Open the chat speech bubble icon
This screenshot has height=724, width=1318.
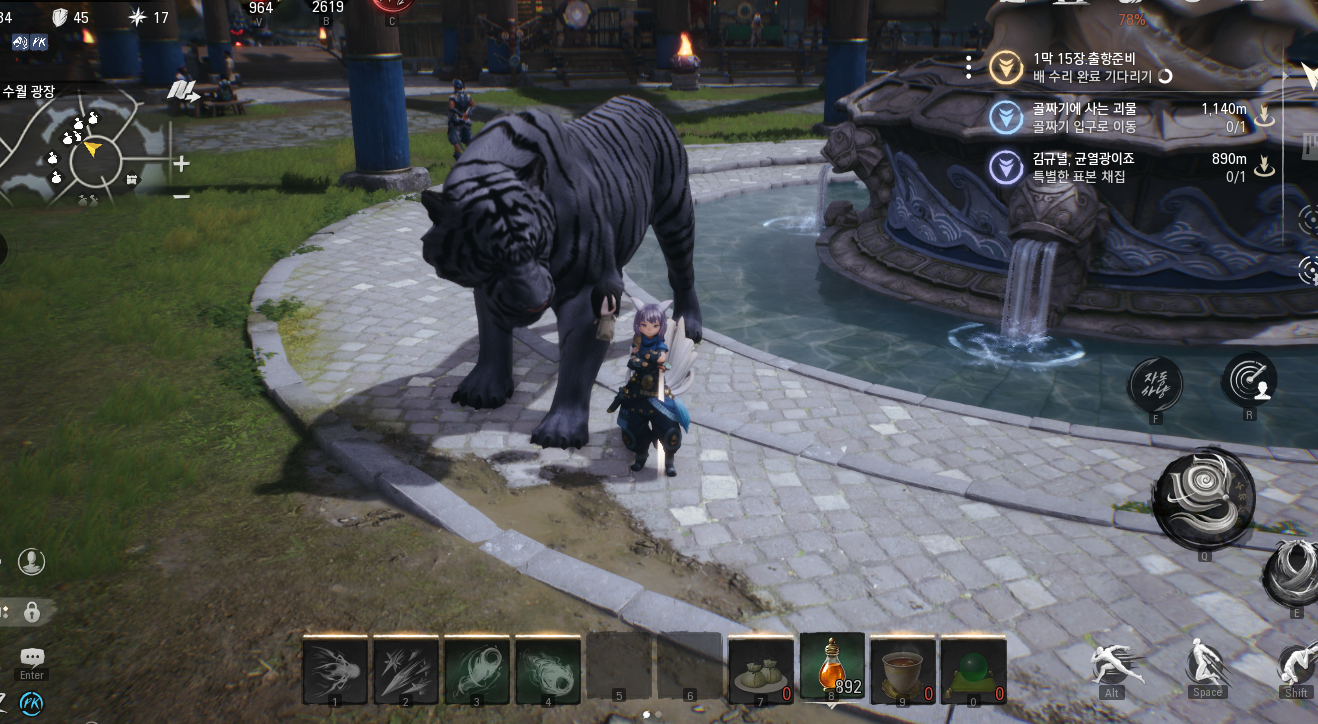tap(32, 658)
